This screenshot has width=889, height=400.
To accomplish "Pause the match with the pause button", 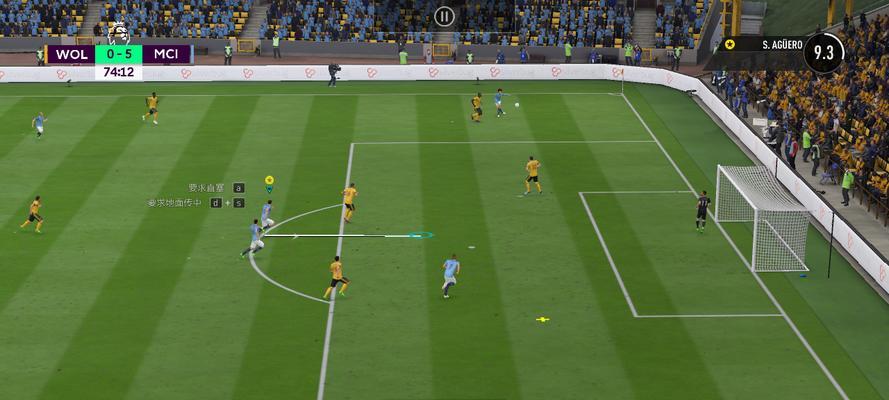I will (x=444, y=16).
